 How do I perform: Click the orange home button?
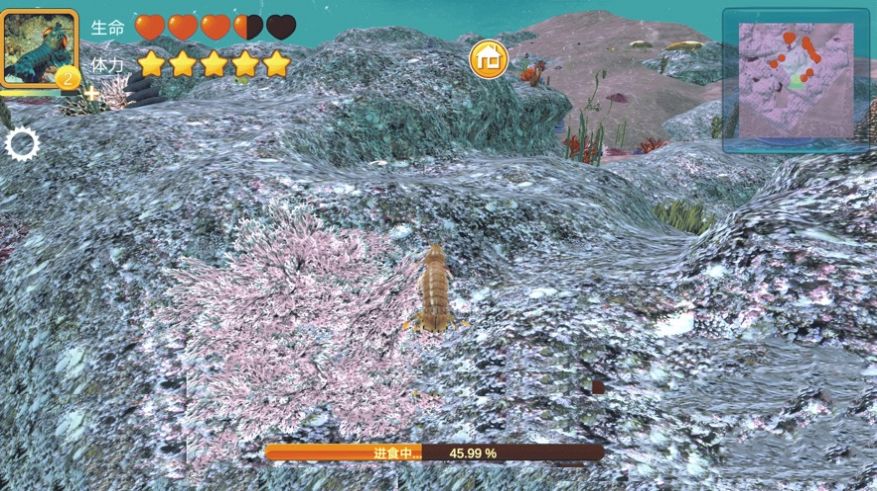[x=489, y=60]
